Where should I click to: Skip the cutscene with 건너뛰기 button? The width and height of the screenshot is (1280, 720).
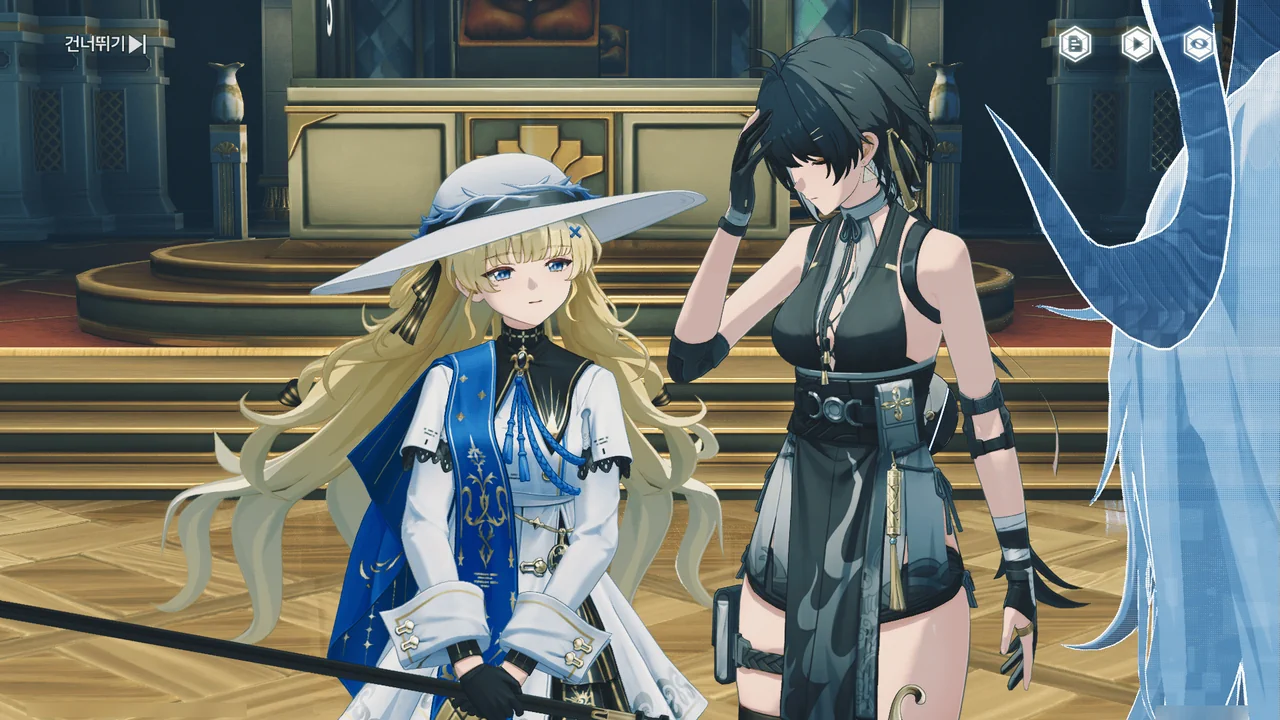[106, 44]
